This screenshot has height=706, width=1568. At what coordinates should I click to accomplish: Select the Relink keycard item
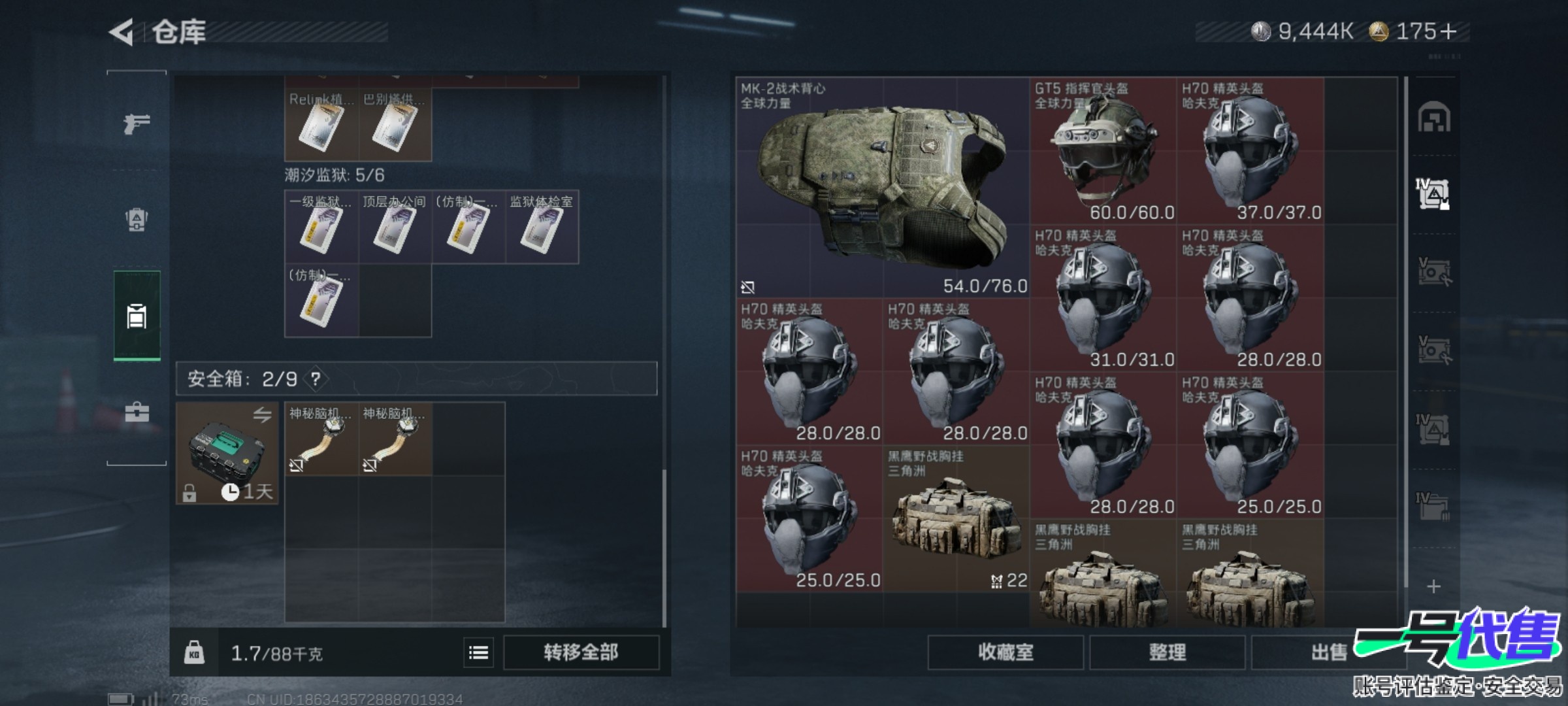coord(321,125)
